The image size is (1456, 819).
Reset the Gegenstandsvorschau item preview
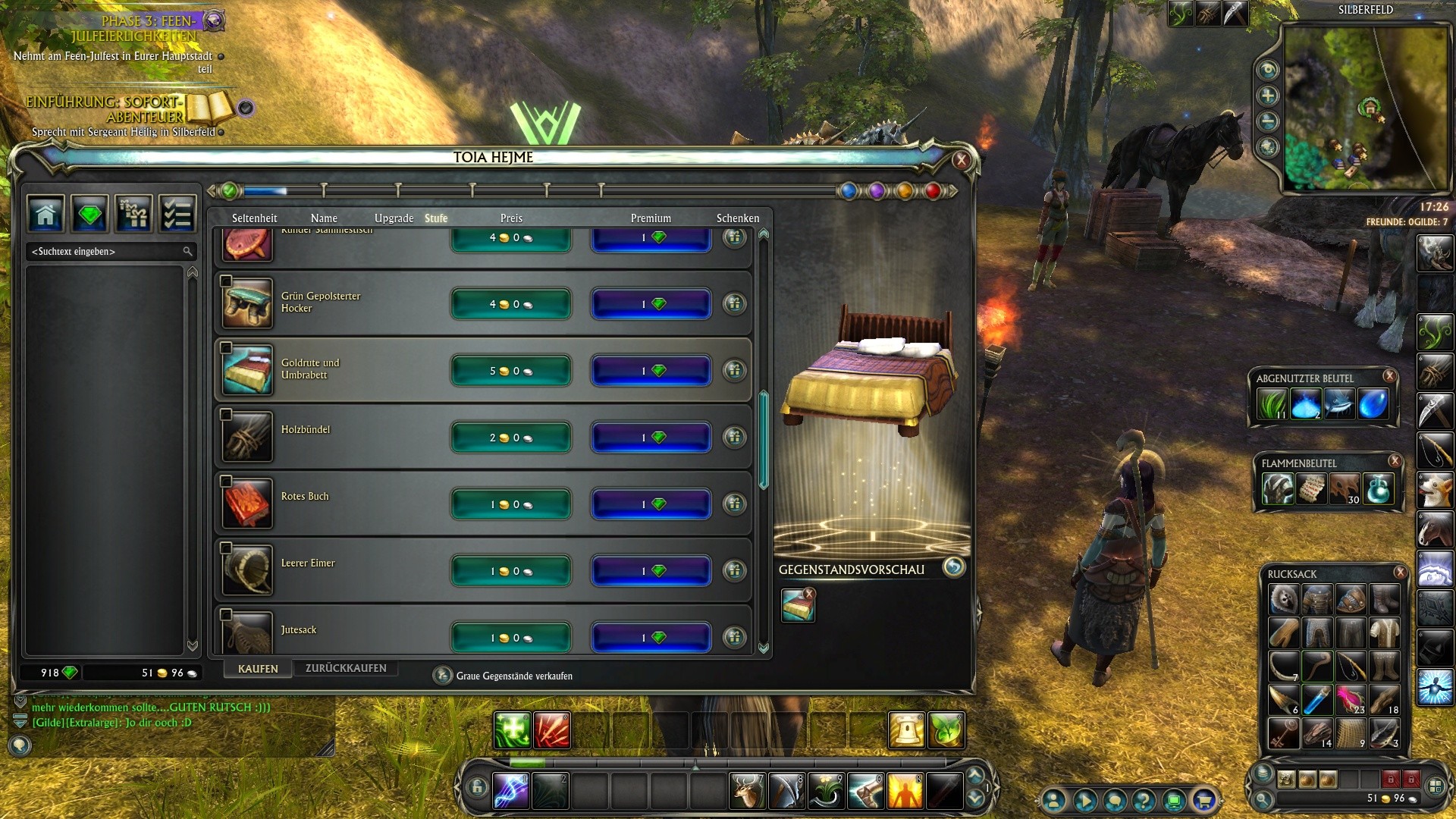[x=953, y=567]
